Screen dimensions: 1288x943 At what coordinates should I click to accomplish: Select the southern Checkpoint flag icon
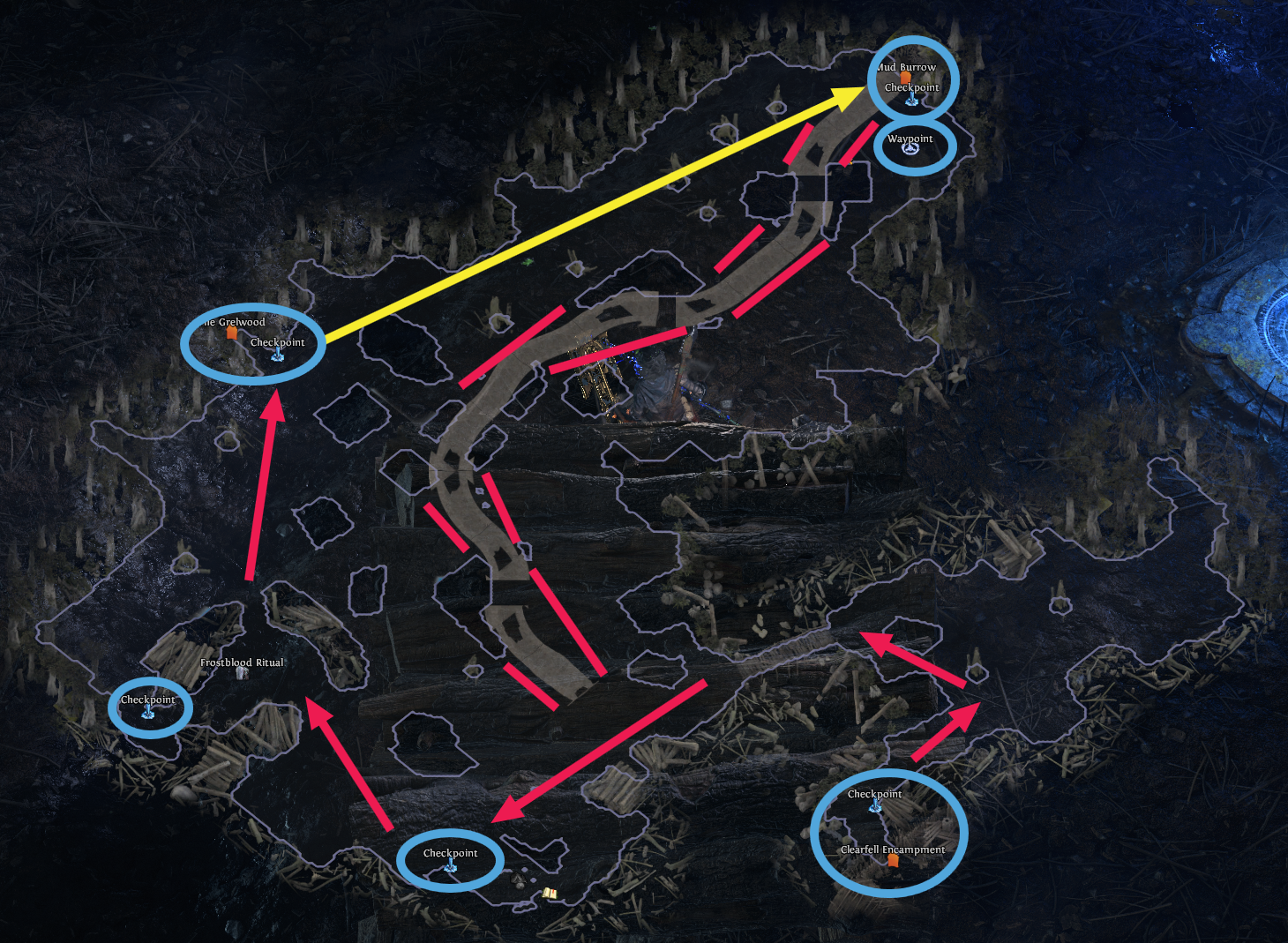(x=450, y=867)
